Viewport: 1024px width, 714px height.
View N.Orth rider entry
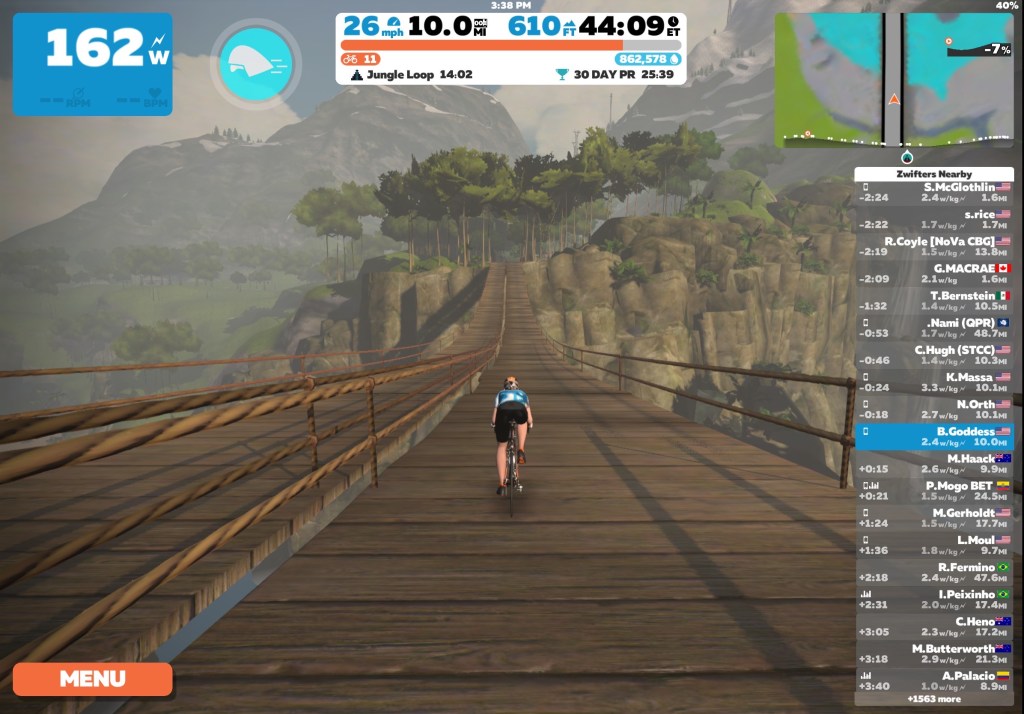[934, 409]
